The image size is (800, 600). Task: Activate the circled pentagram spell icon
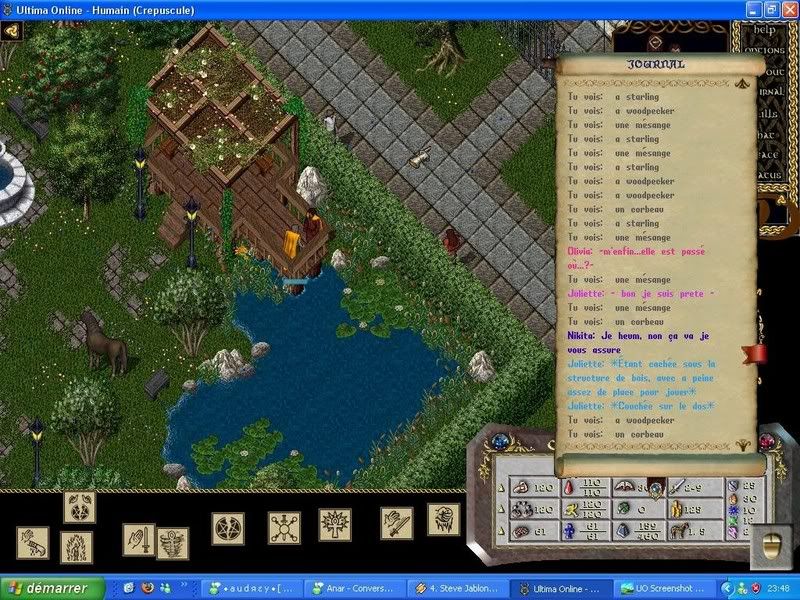click(228, 528)
